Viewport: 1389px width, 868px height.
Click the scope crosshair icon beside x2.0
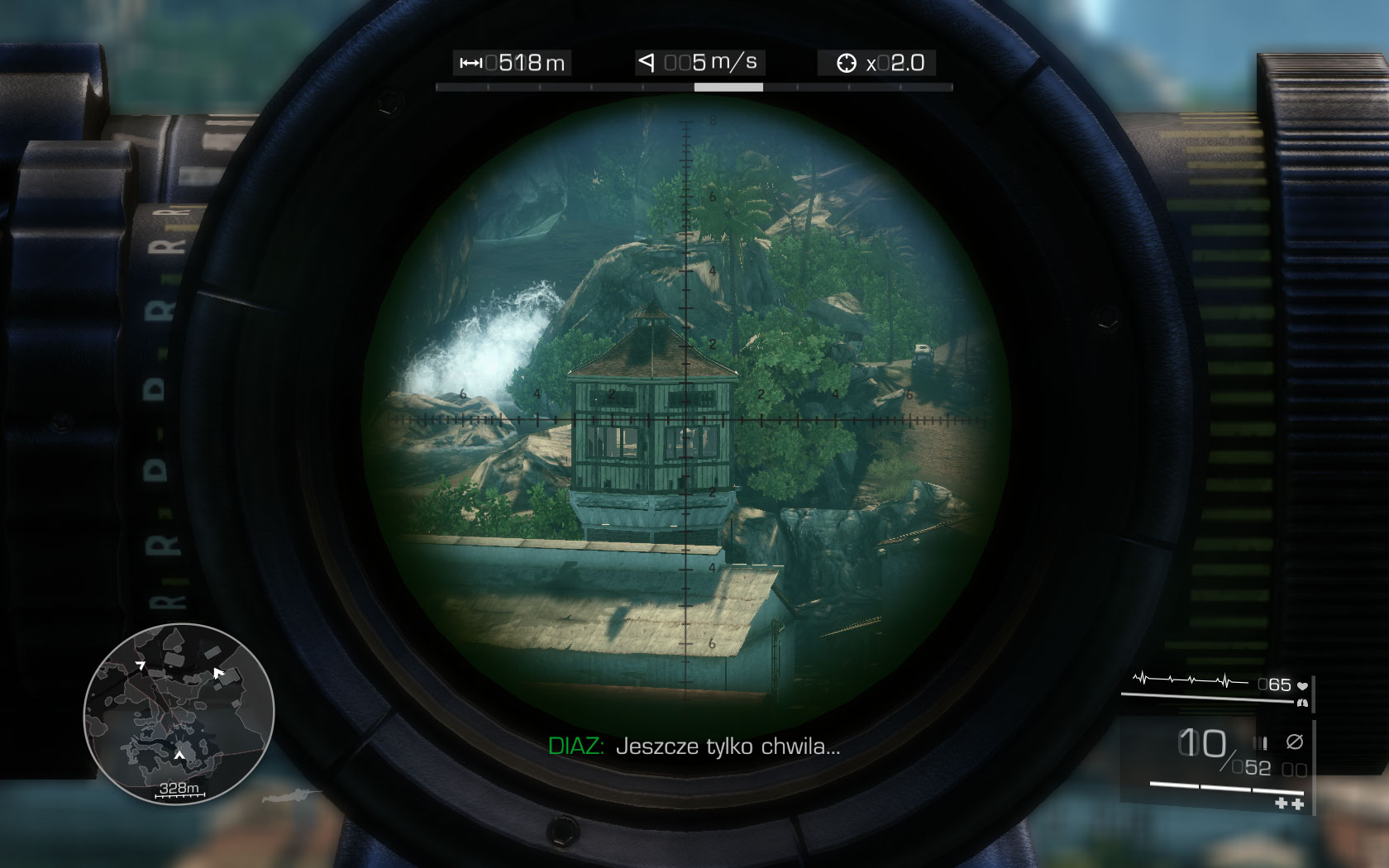tap(848, 62)
